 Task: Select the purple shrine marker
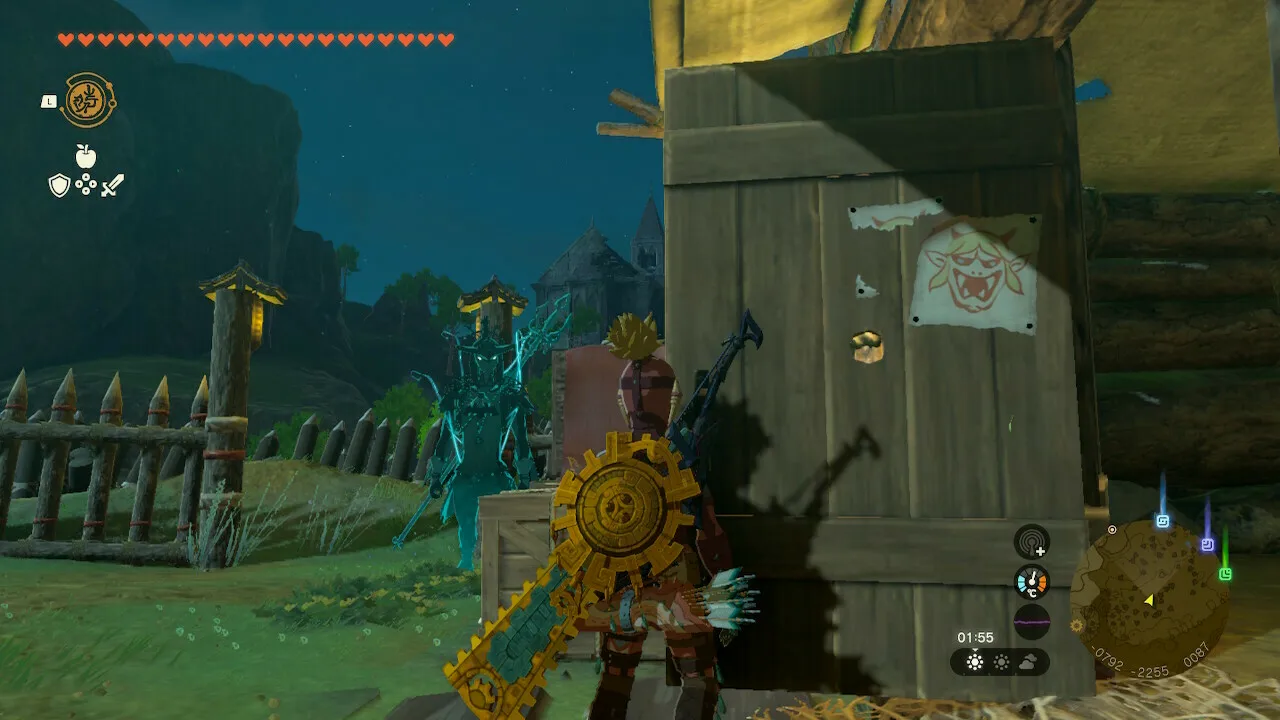(x=1207, y=545)
